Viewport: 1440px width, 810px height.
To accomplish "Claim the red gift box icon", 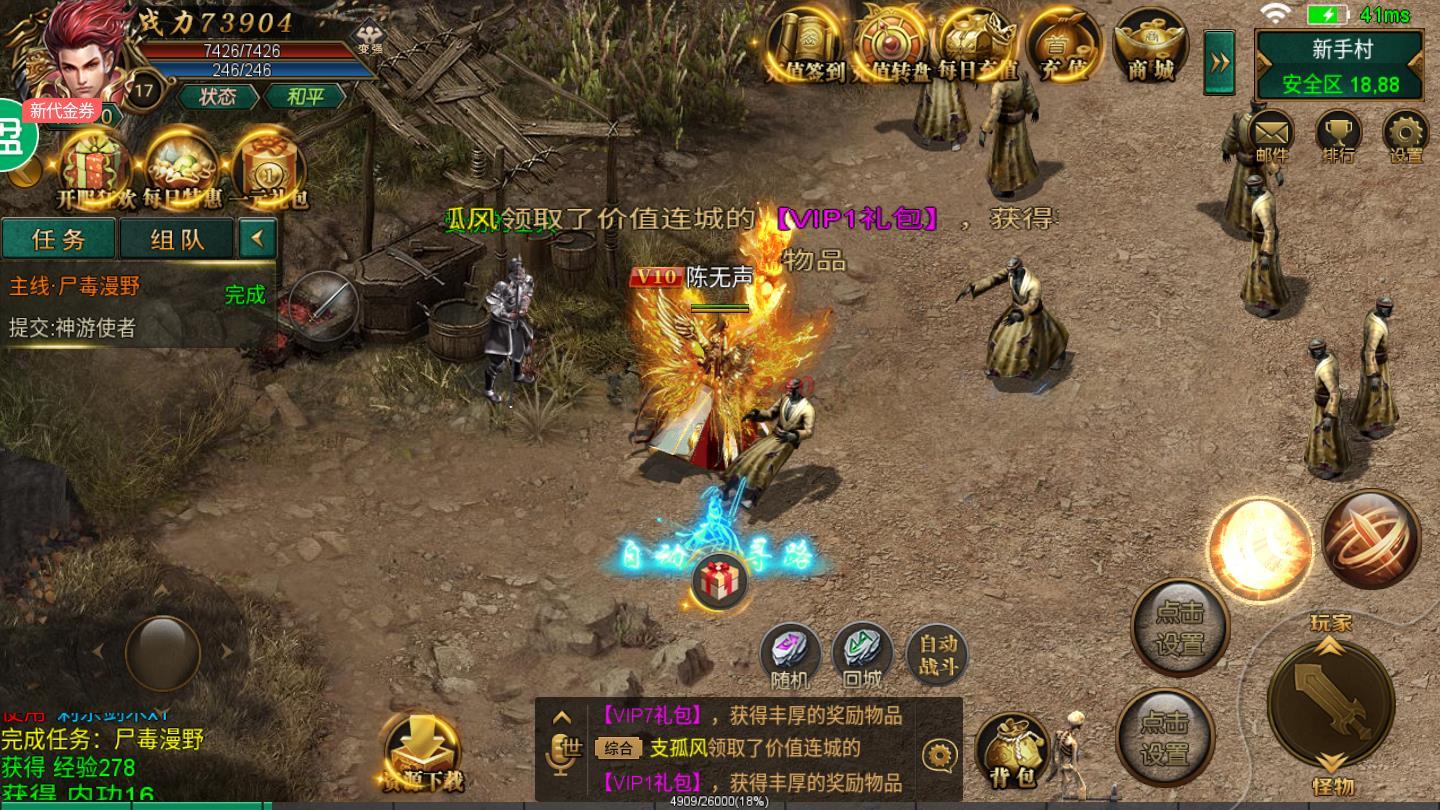I will coord(717,582).
